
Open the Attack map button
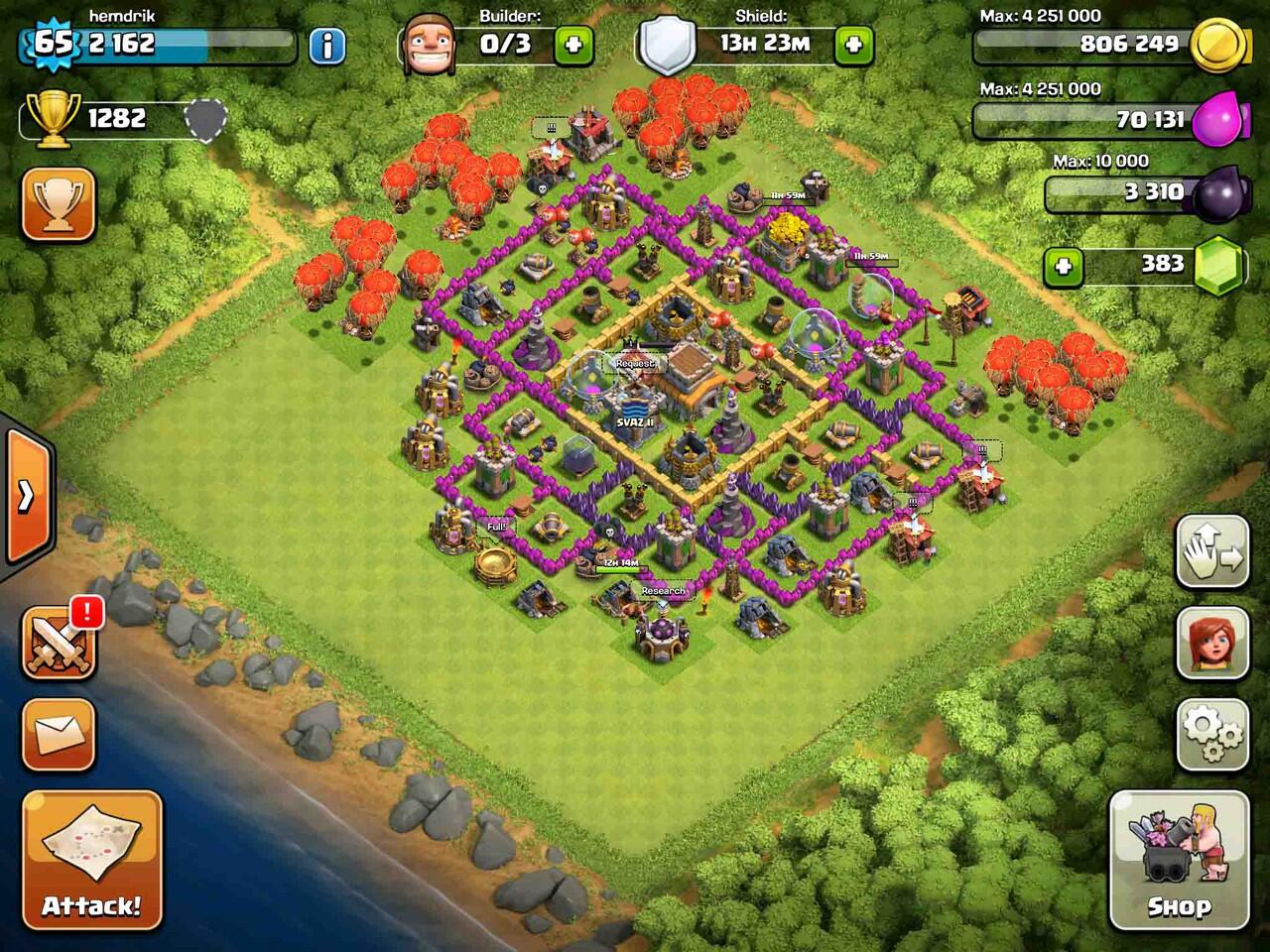[x=91, y=859]
